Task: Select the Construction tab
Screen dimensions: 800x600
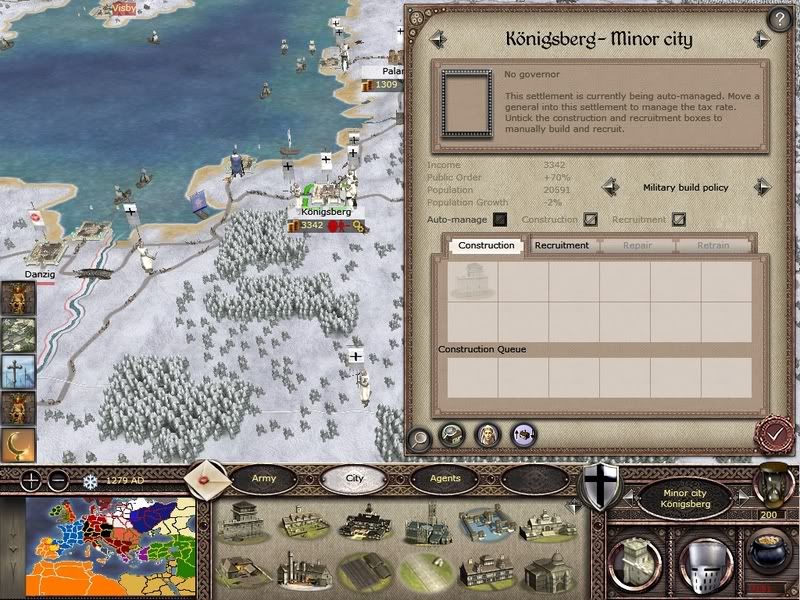Action: (486, 245)
